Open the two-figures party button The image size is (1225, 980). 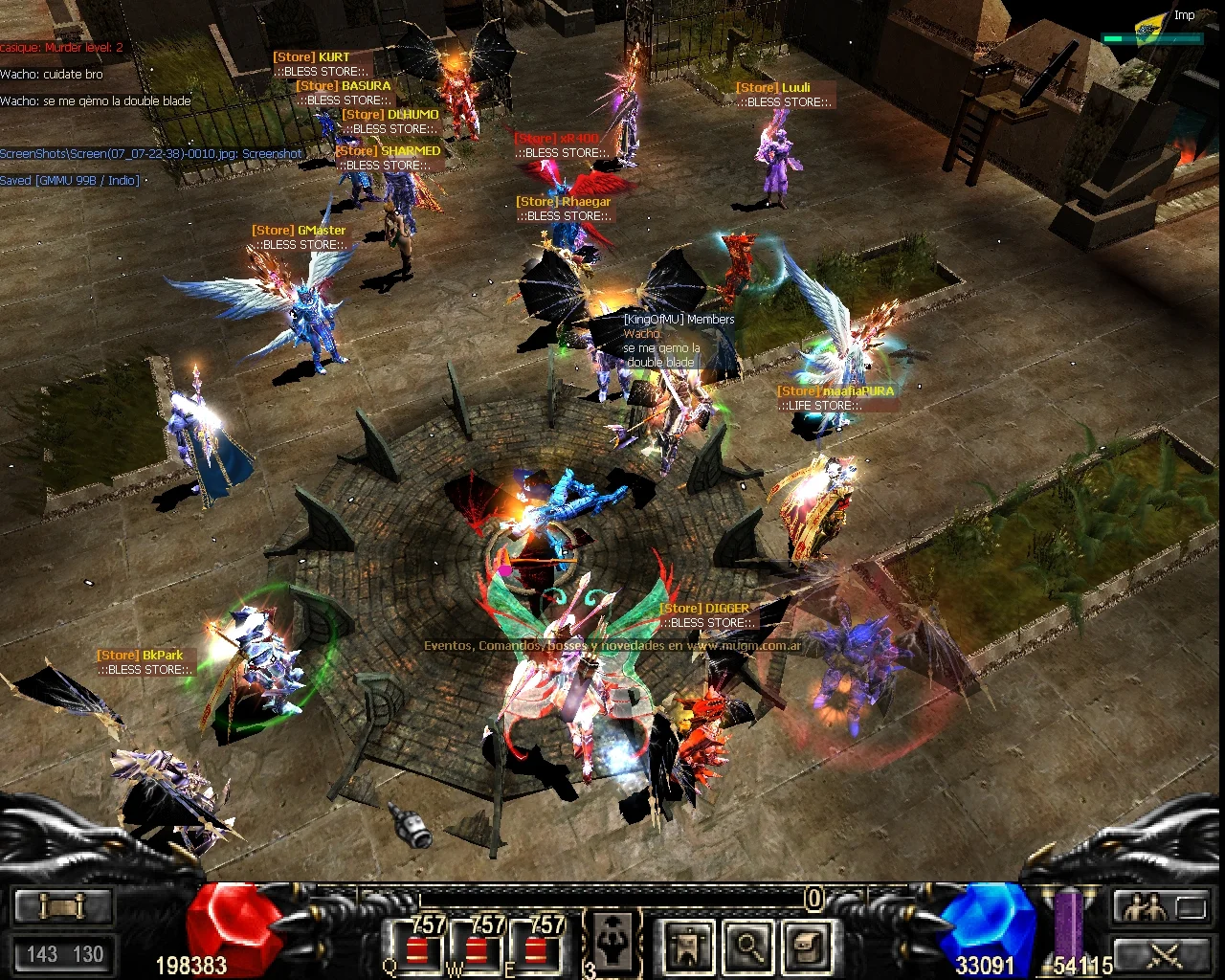[1147, 905]
